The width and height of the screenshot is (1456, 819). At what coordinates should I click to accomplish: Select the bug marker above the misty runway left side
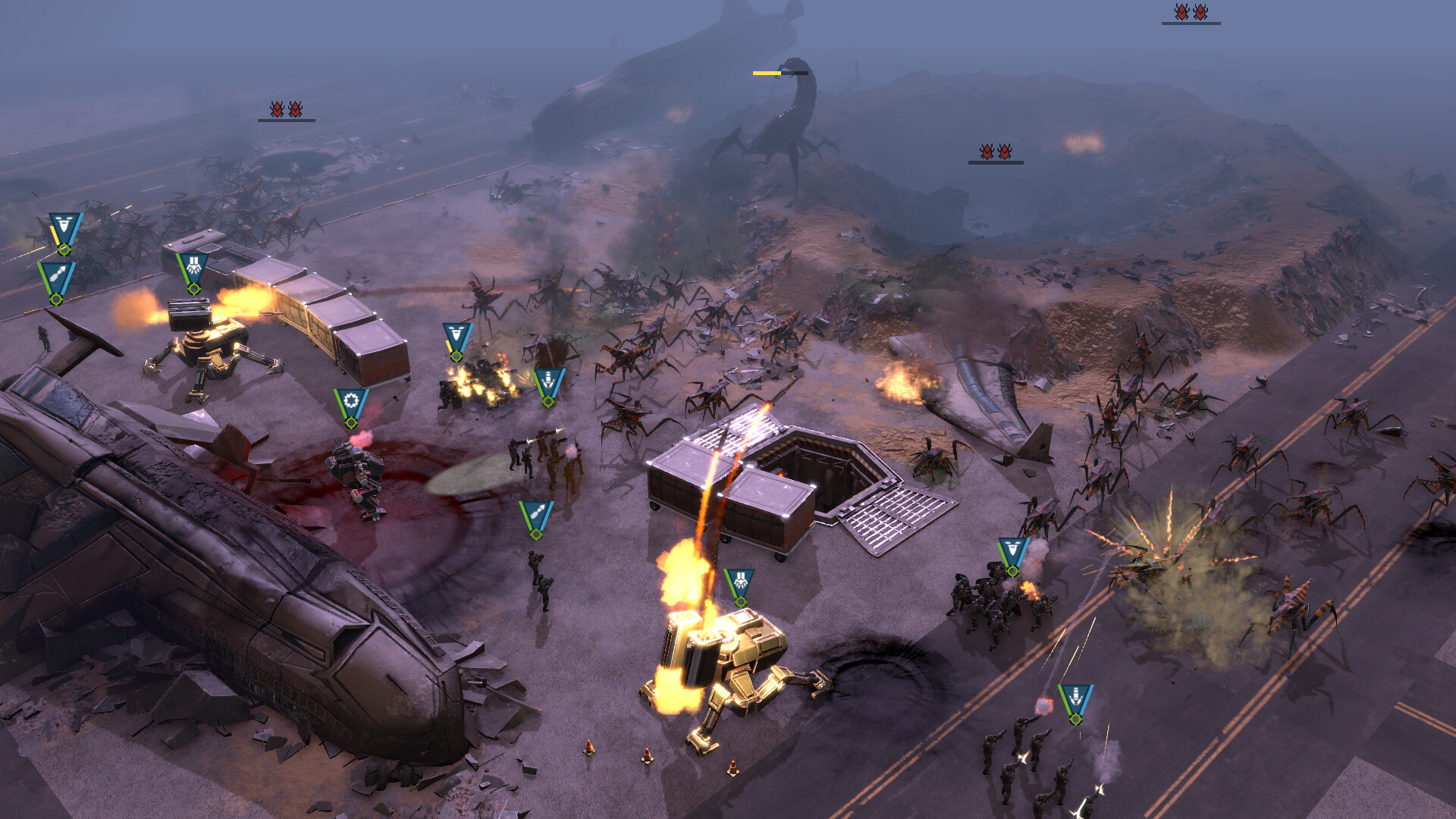point(287,110)
